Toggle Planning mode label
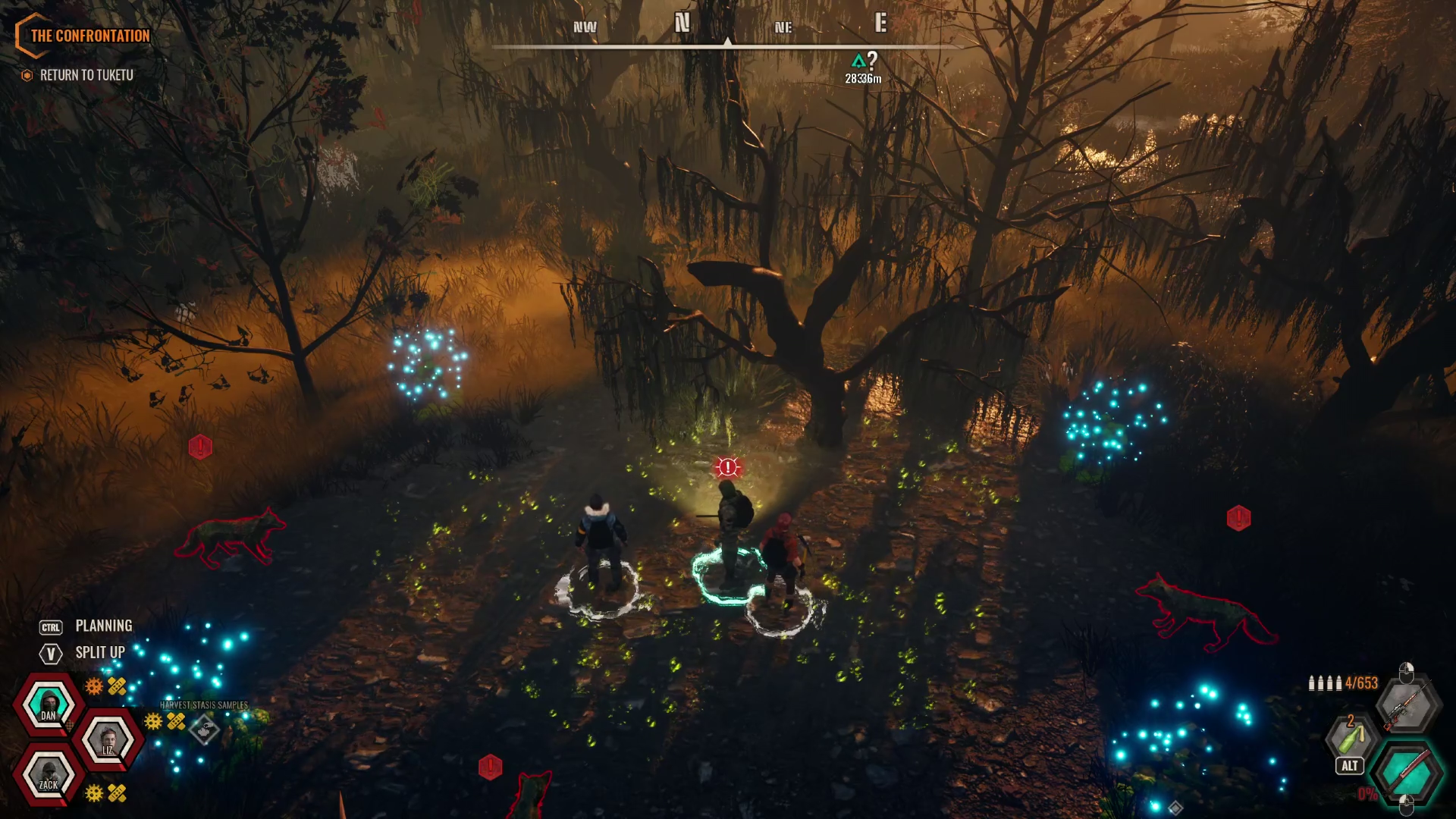The width and height of the screenshot is (1456, 819). click(103, 626)
